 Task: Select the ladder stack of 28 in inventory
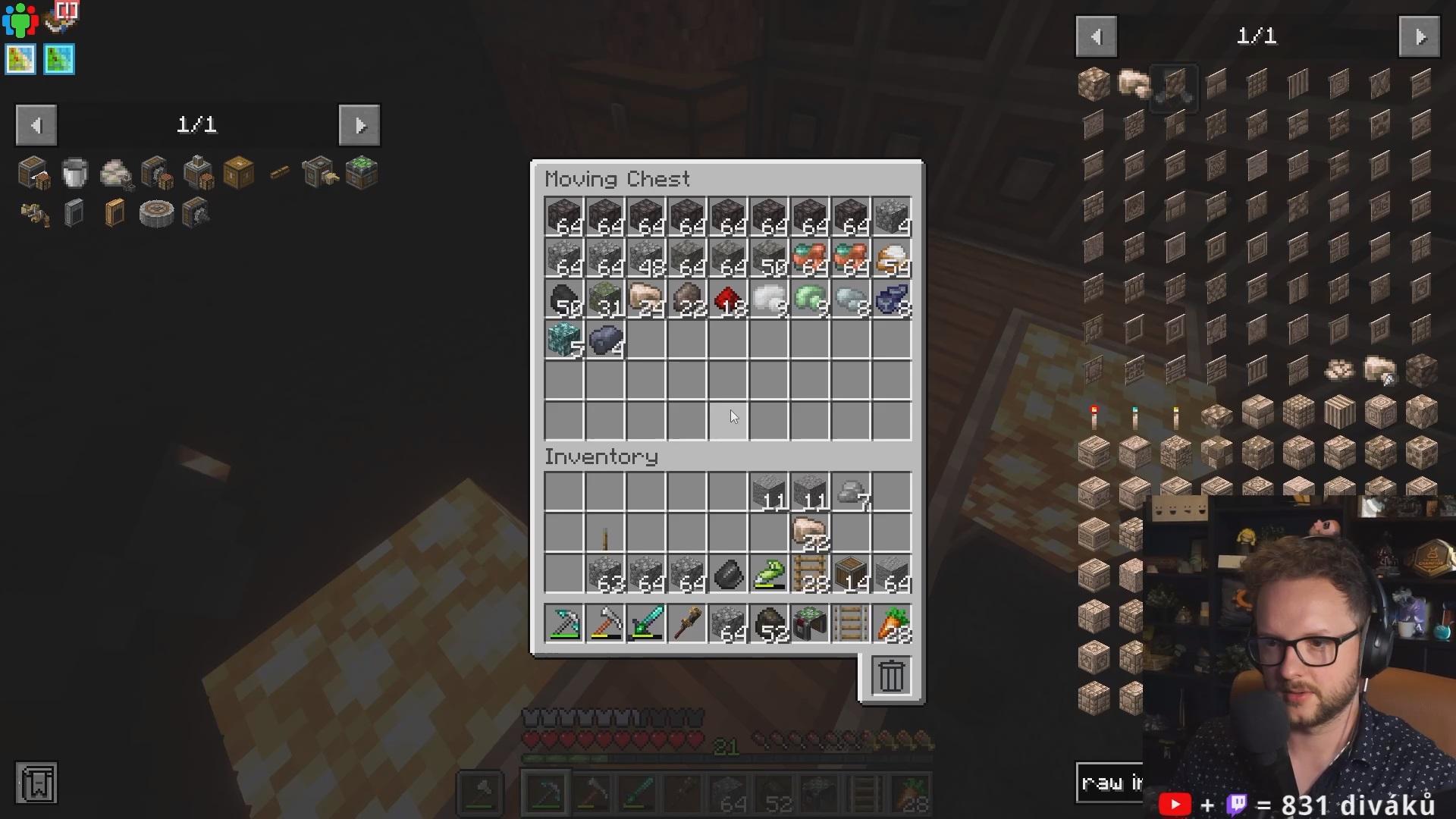tap(810, 574)
